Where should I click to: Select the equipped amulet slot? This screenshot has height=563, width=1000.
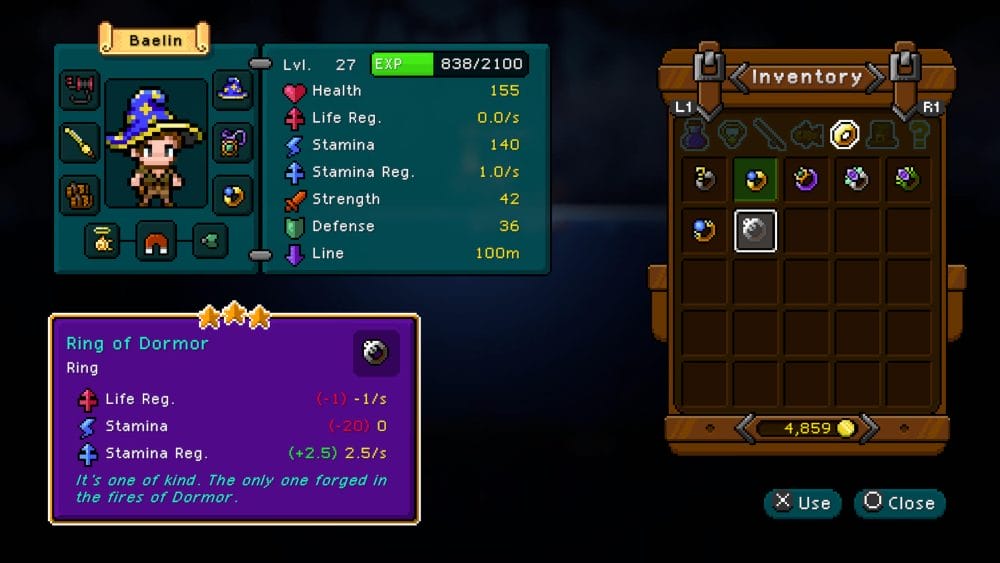[233, 142]
